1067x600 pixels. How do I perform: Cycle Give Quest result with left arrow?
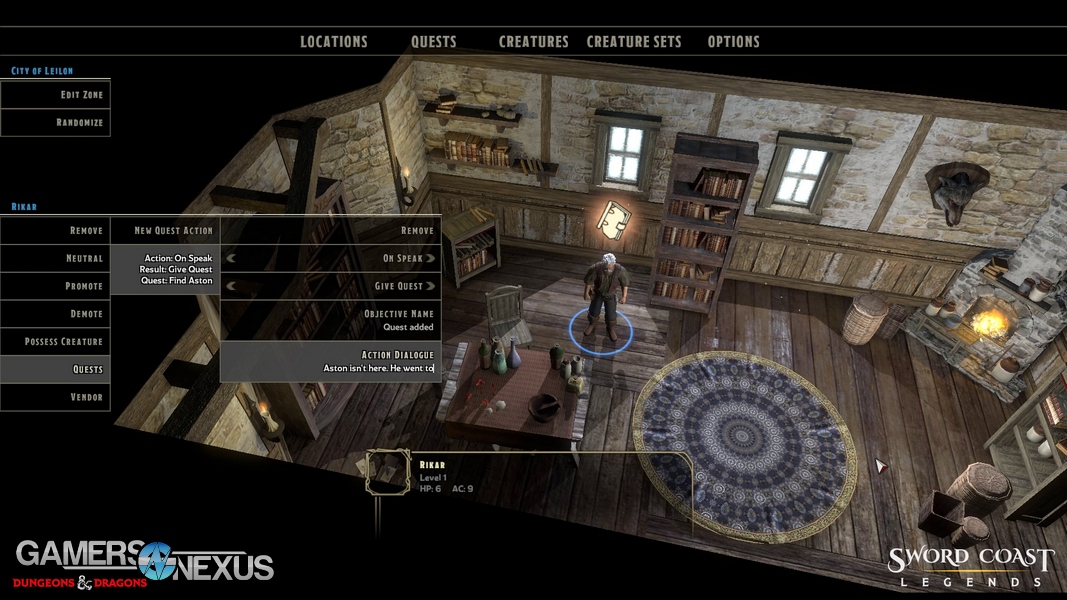coord(231,286)
